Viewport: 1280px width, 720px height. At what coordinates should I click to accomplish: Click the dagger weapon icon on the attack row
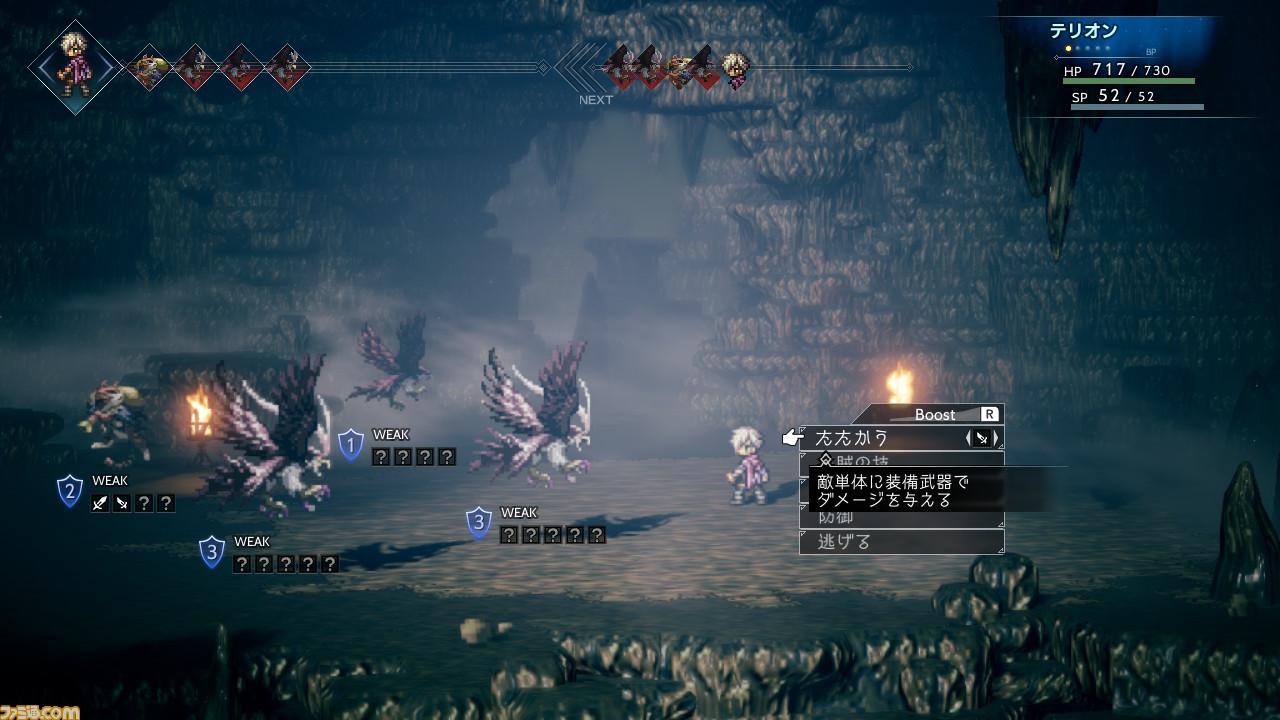click(x=982, y=438)
